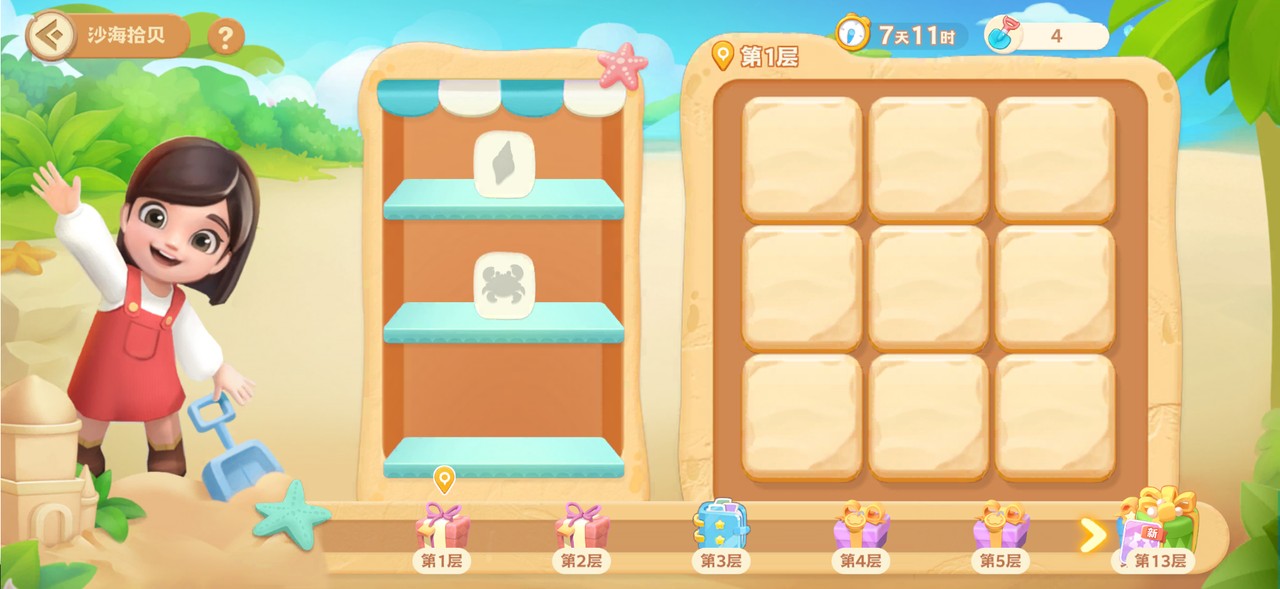Image resolution: width=1280 pixels, height=589 pixels.
Task: Select the 第5层 purple gift box
Action: (1000, 526)
